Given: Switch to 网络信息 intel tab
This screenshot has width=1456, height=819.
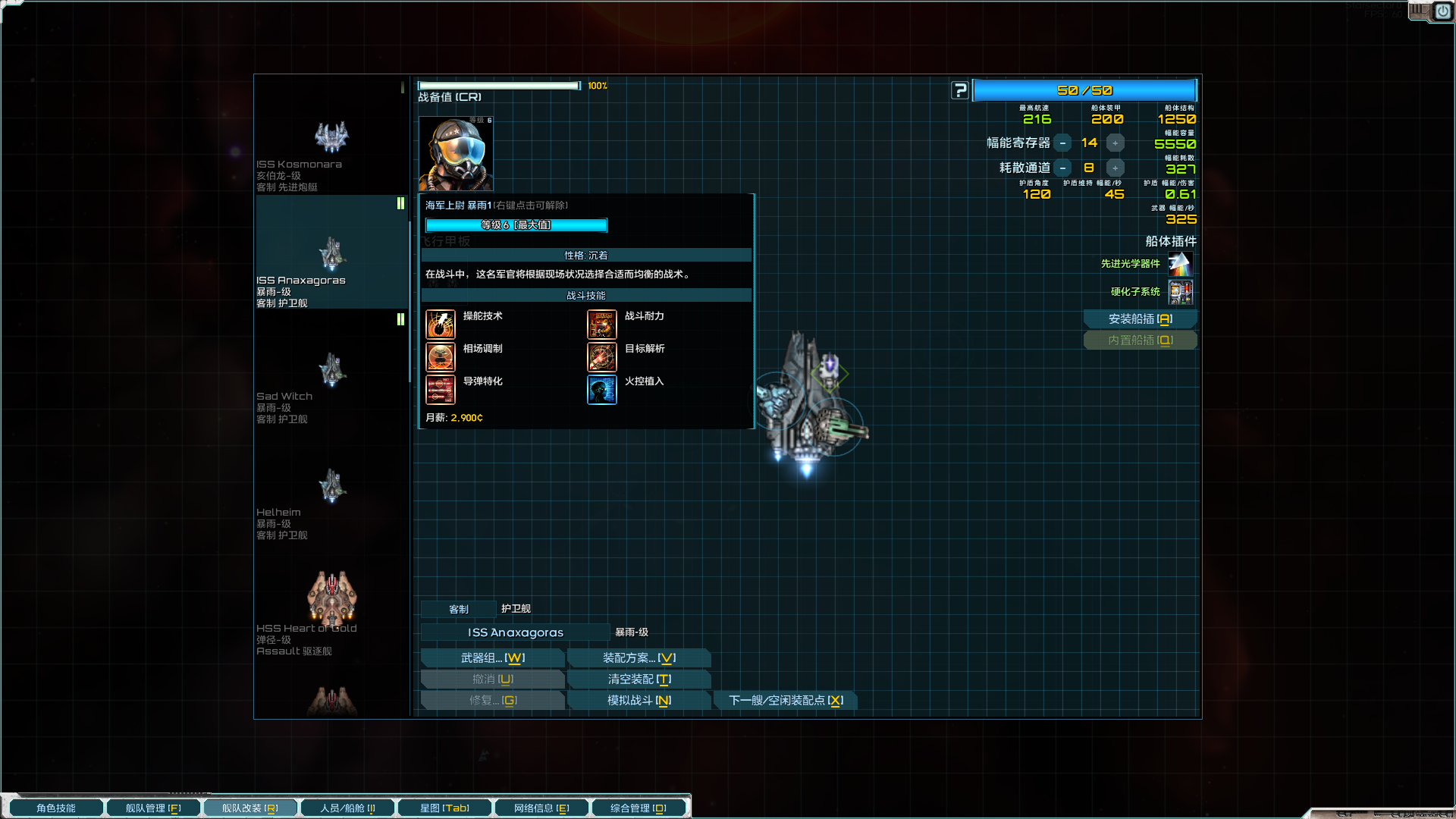Looking at the screenshot, I should [x=541, y=808].
